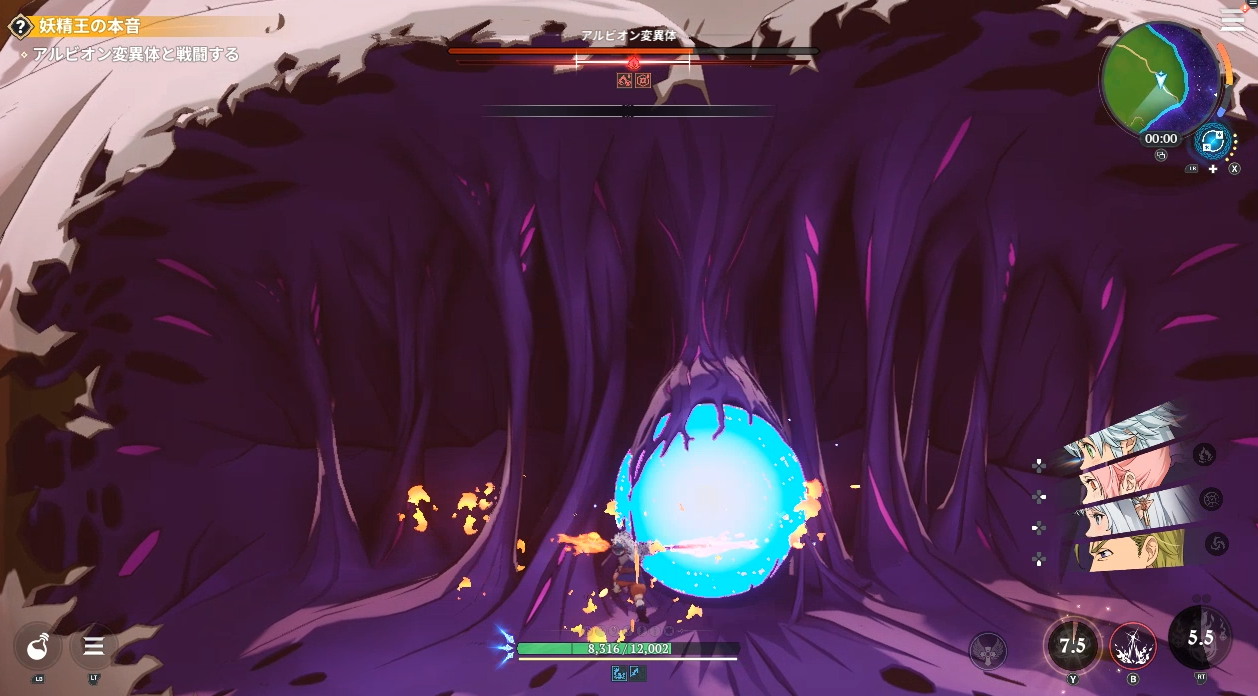The height and width of the screenshot is (696, 1258).
Task: Open the three-bar quick menu beside the potion
Action: point(94,646)
